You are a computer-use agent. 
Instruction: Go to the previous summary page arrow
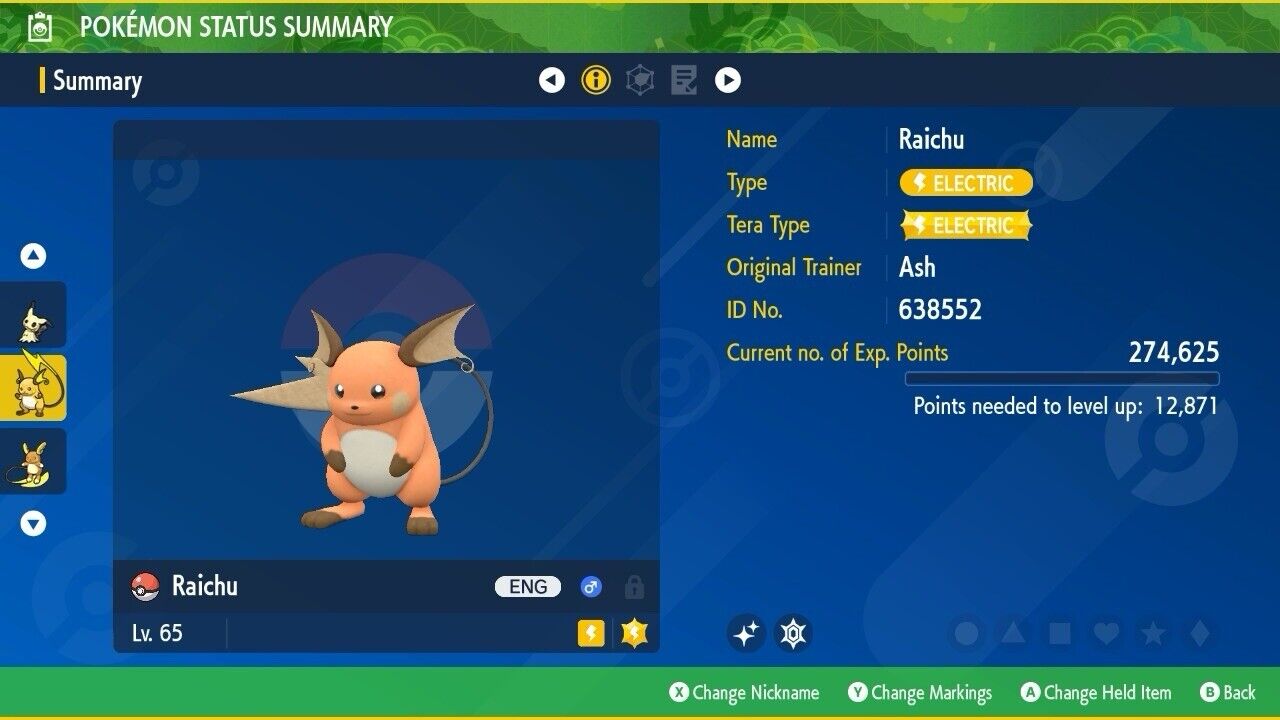(x=552, y=80)
